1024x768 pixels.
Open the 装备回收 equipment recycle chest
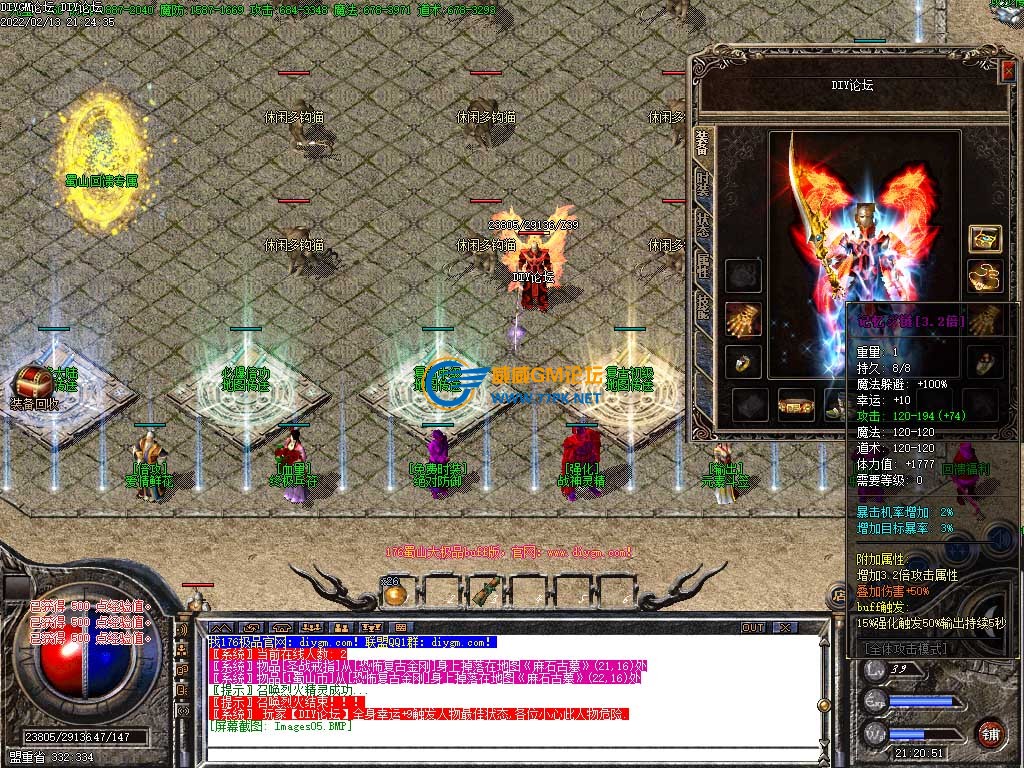[33, 383]
